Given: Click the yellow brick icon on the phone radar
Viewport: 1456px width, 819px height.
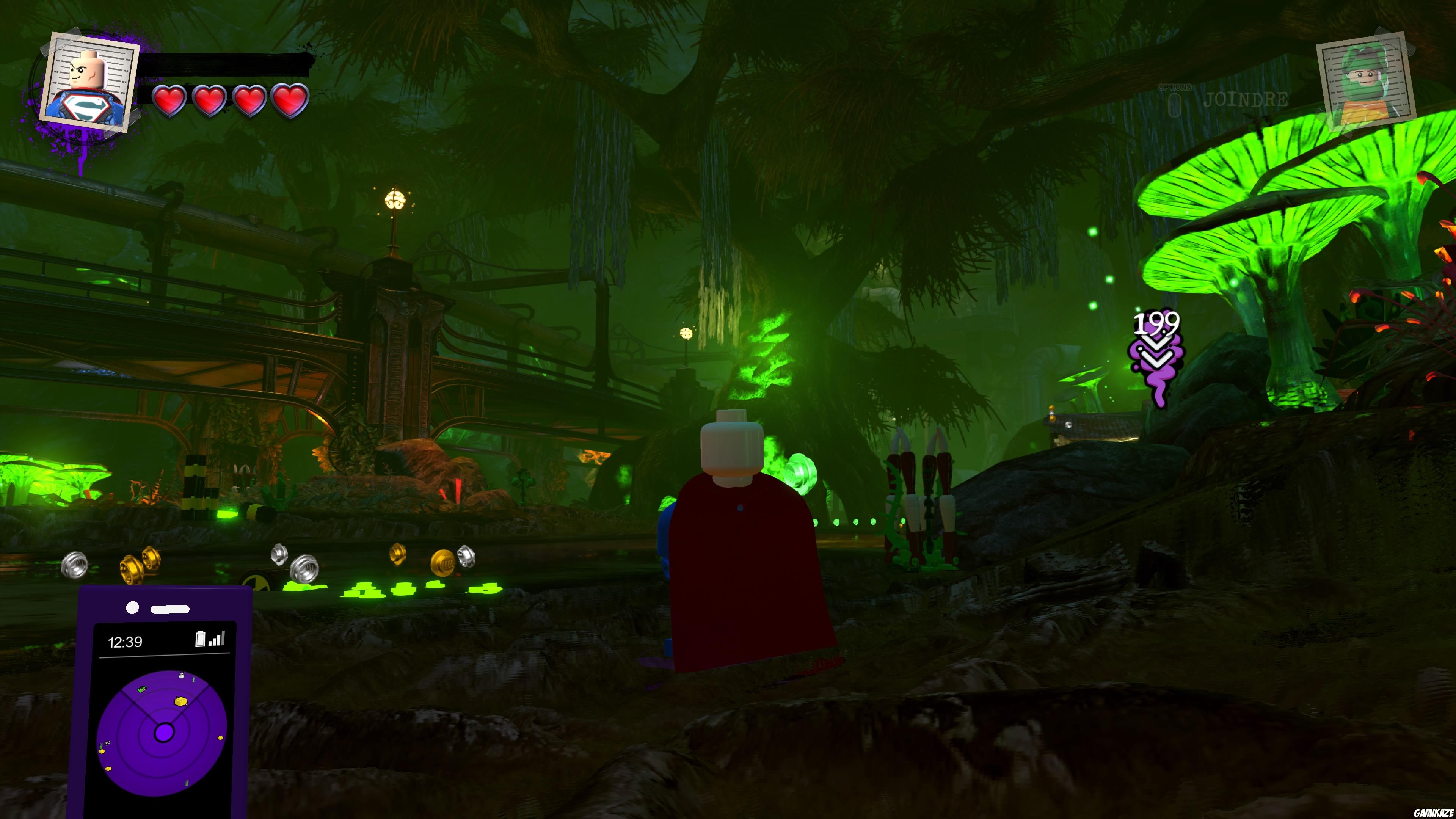Looking at the screenshot, I should click(x=180, y=701).
